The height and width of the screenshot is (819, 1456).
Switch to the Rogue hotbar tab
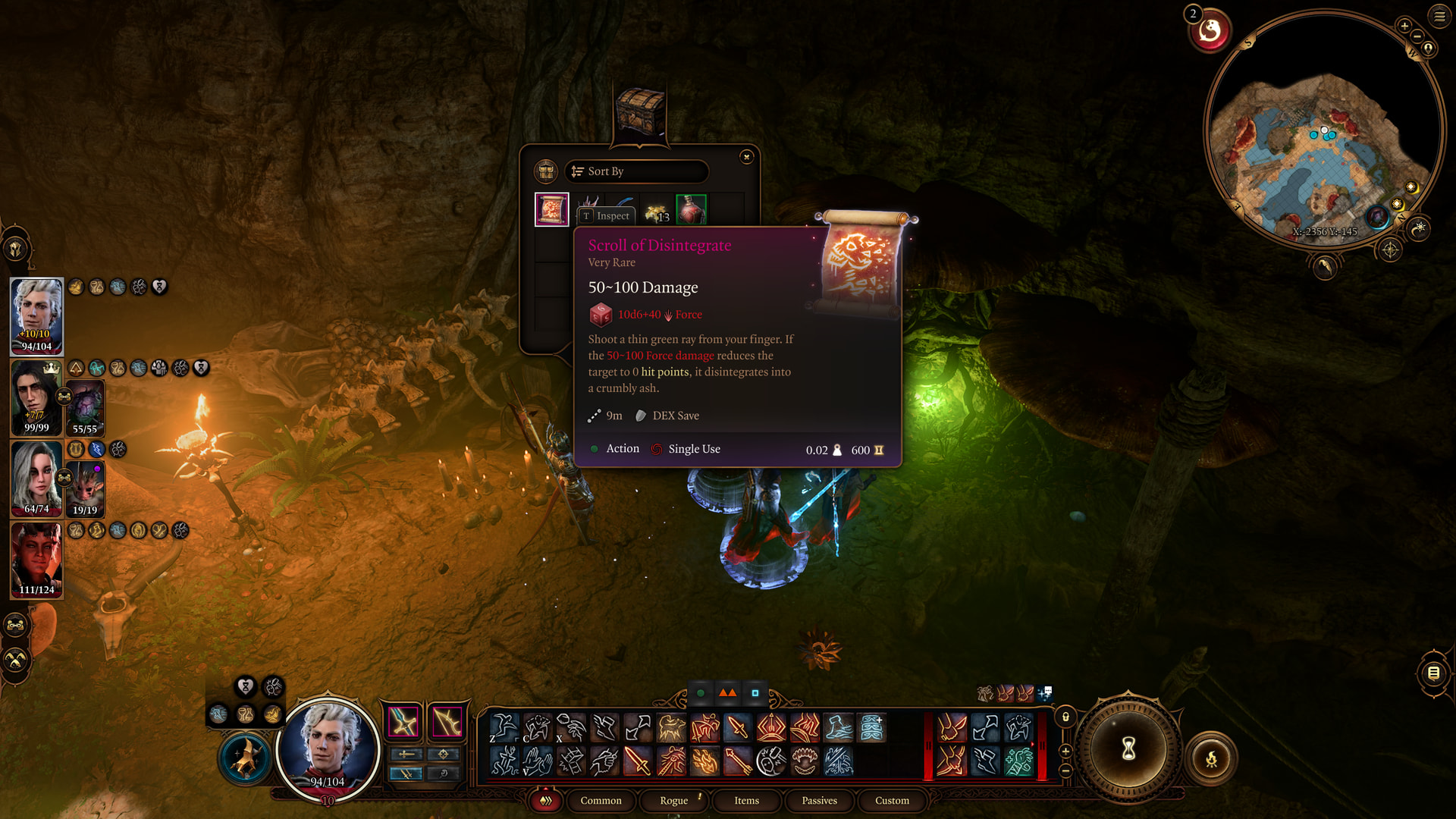point(673,801)
